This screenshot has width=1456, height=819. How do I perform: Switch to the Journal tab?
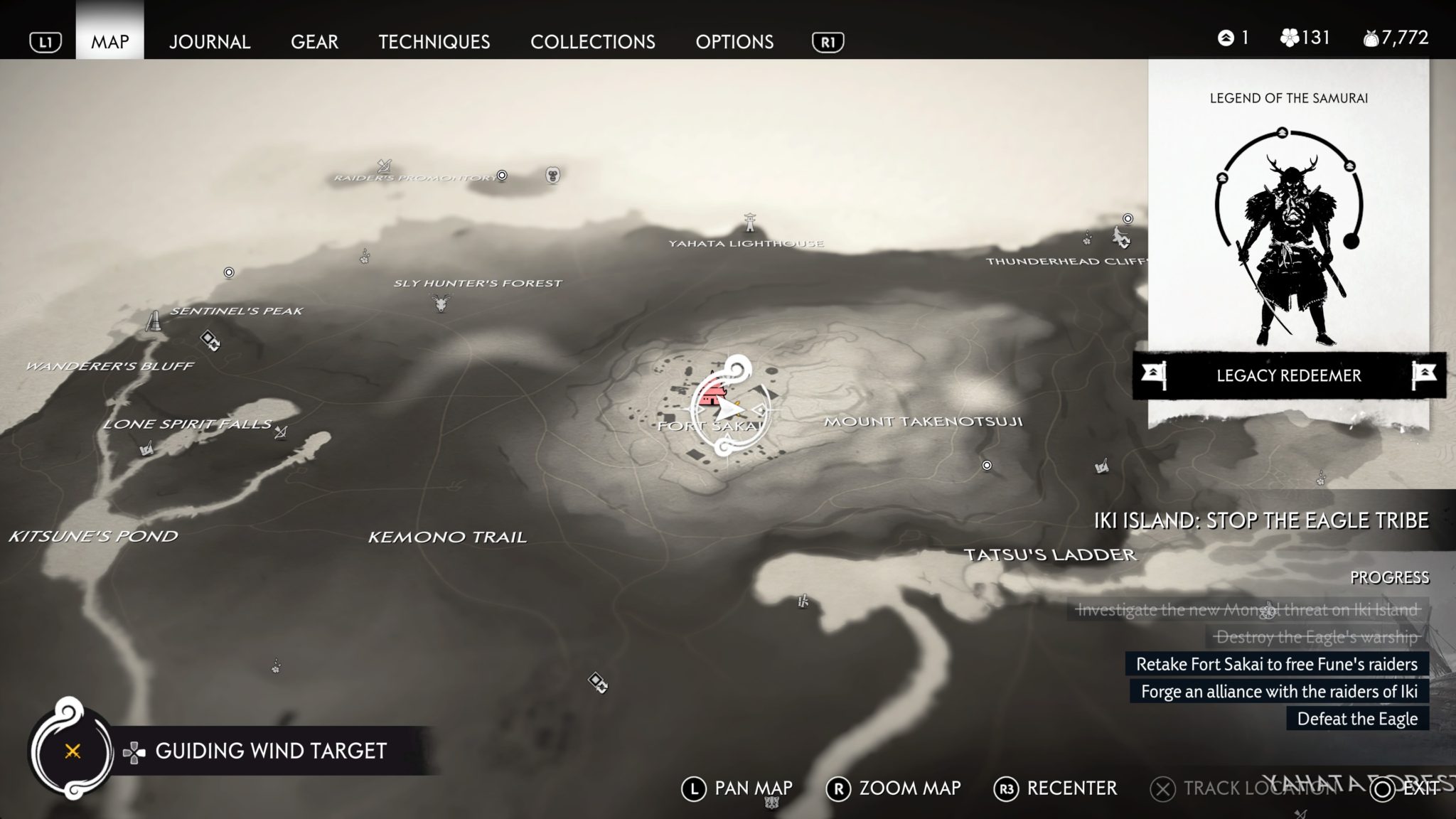pyautogui.click(x=209, y=42)
